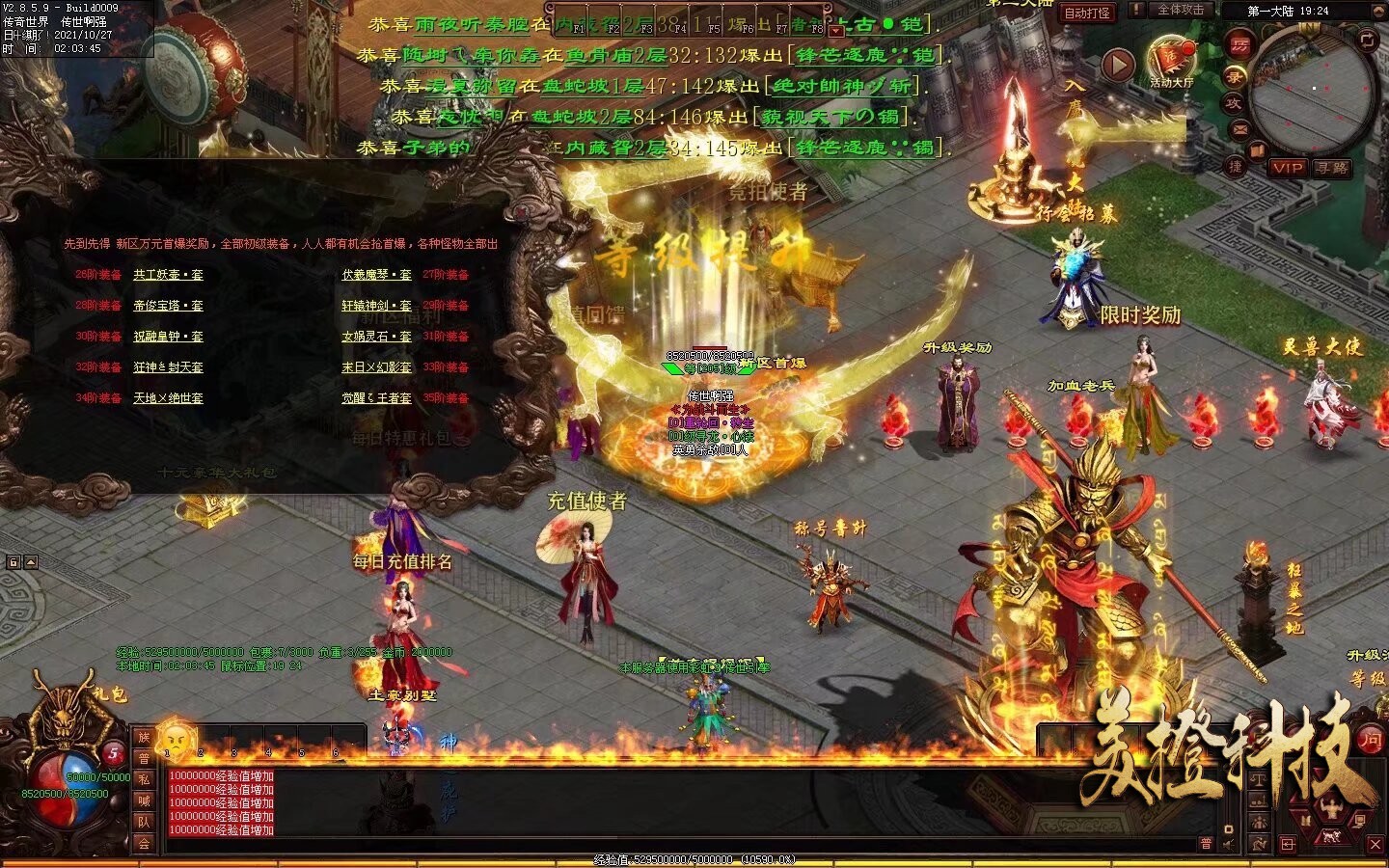Switch chat to the 队 team channel

(144, 822)
